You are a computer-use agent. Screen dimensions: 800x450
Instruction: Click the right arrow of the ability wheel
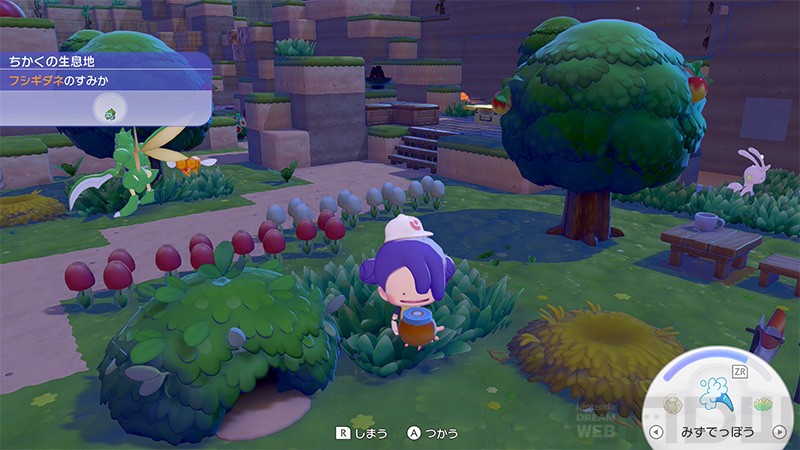tap(782, 434)
